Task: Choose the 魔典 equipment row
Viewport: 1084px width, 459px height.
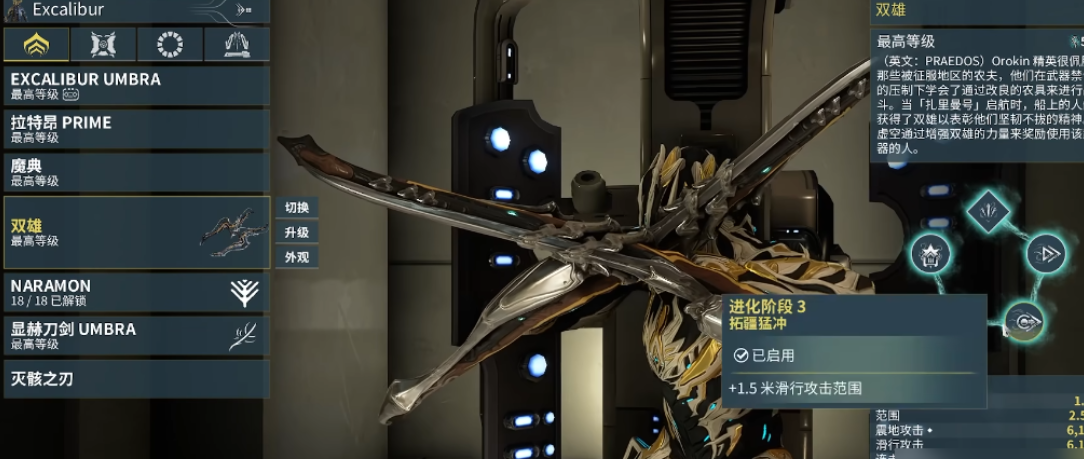Action: [x=135, y=172]
